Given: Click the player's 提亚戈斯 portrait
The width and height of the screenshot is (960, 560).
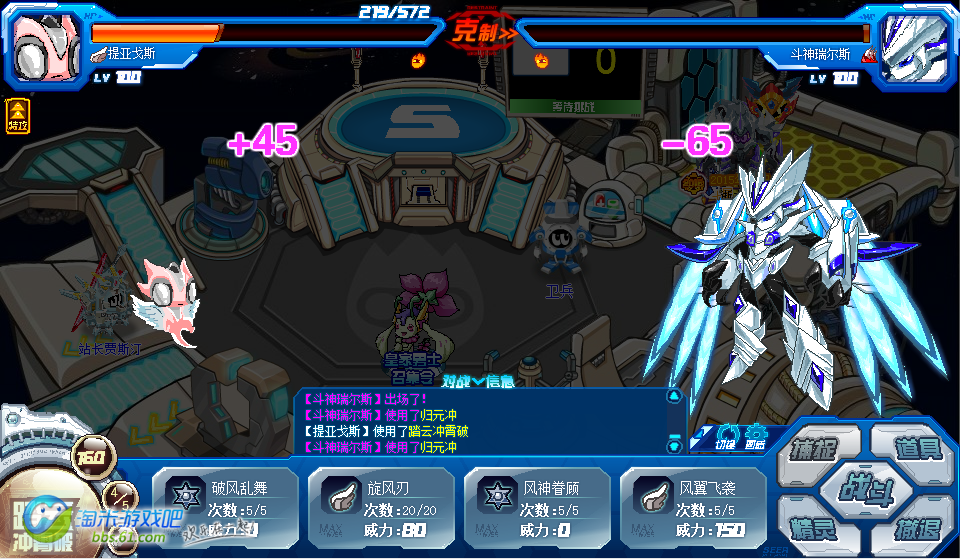Looking at the screenshot, I should (x=46, y=44).
